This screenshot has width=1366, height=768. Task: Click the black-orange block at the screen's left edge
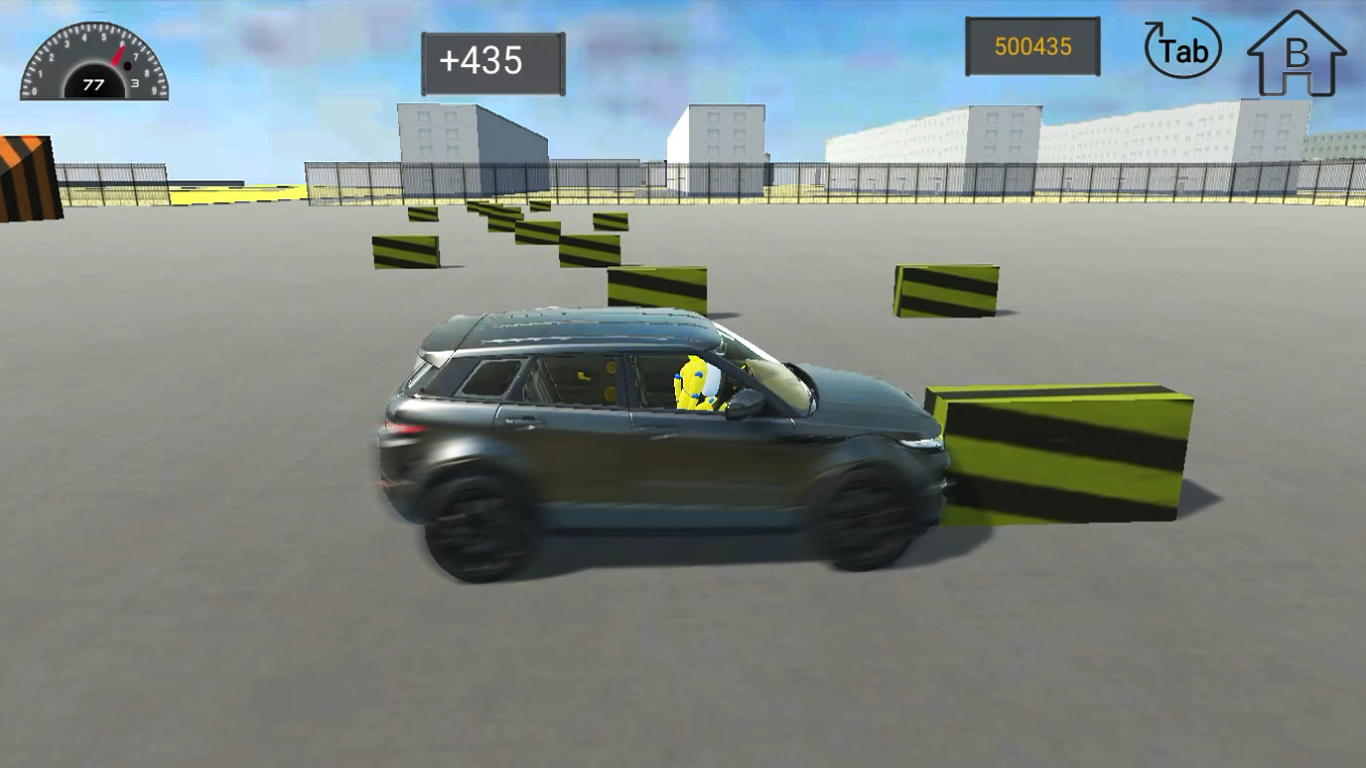click(x=22, y=180)
